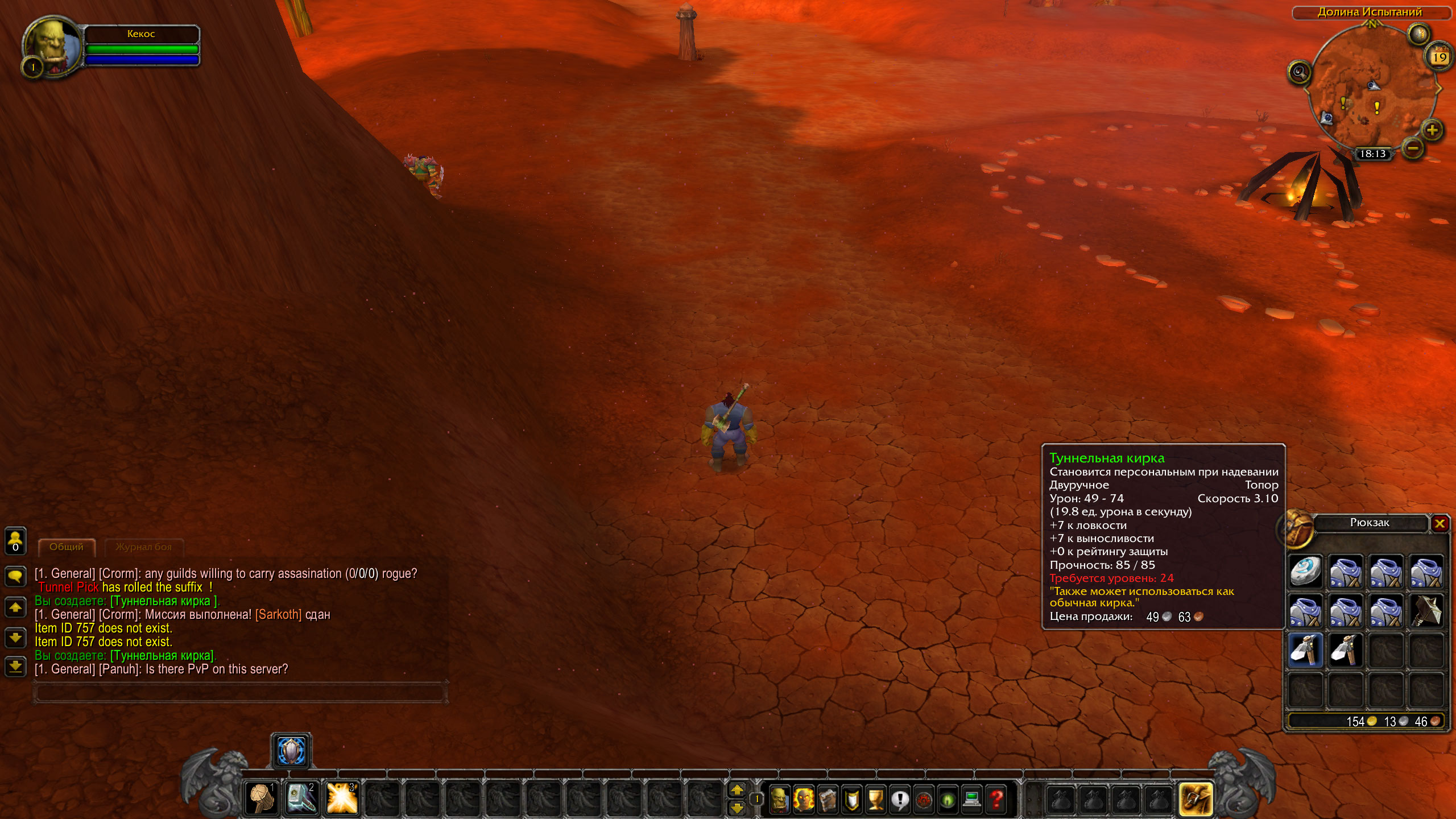The image size is (1456, 819).
Task: Toggle the minimap tracking magnifier button
Action: (1299, 72)
